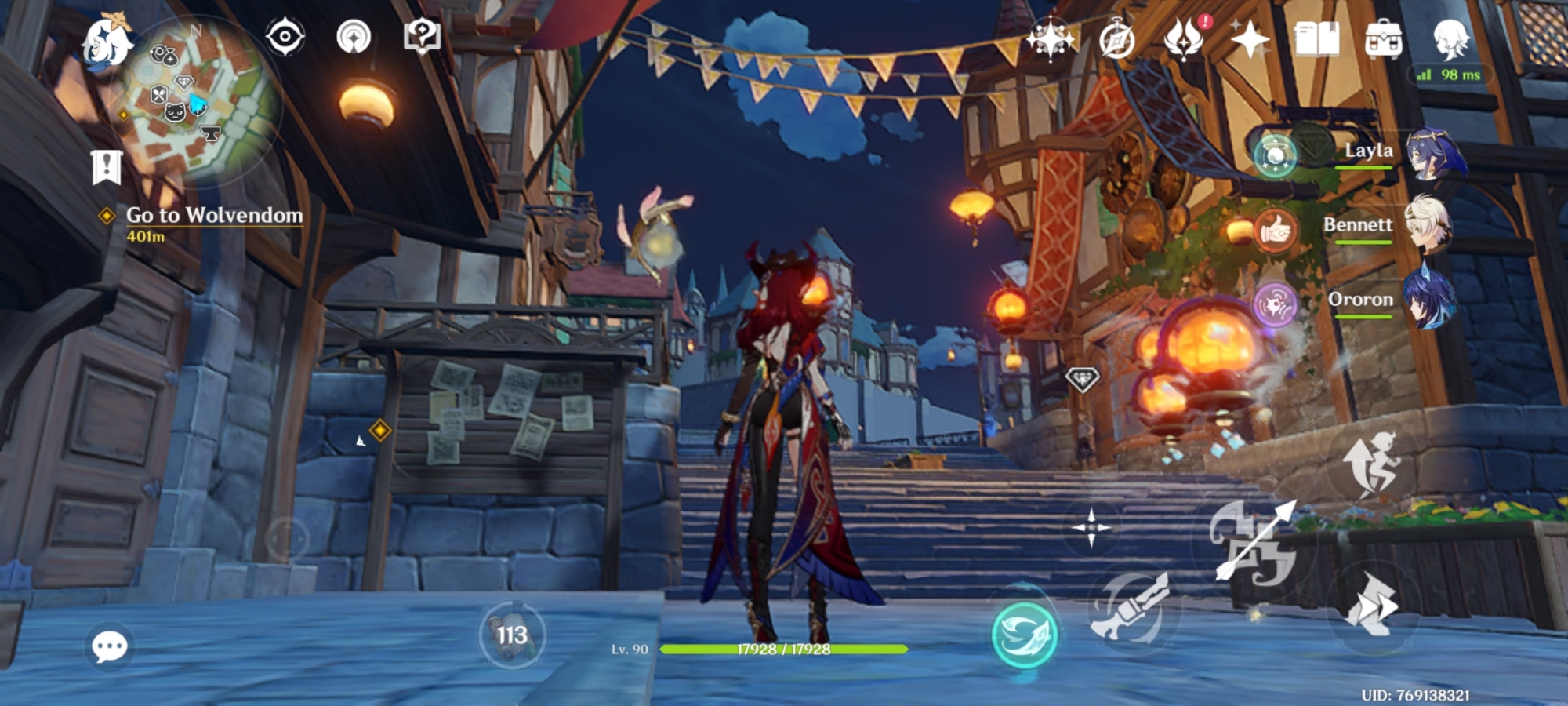
Task: Open the character profile head icon
Action: (x=1450, y=39)
